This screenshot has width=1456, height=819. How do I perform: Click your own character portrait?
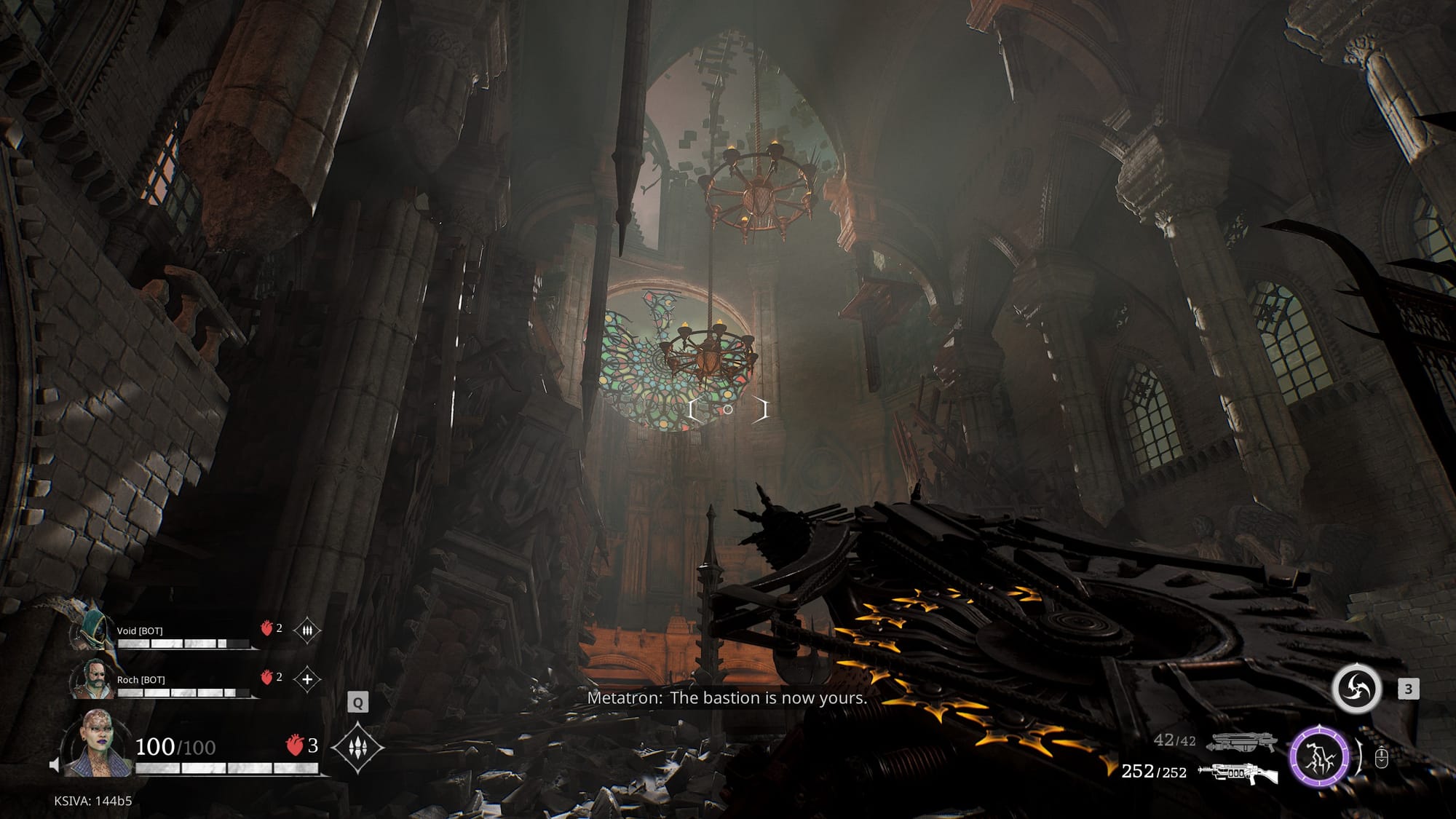(98, 742)
